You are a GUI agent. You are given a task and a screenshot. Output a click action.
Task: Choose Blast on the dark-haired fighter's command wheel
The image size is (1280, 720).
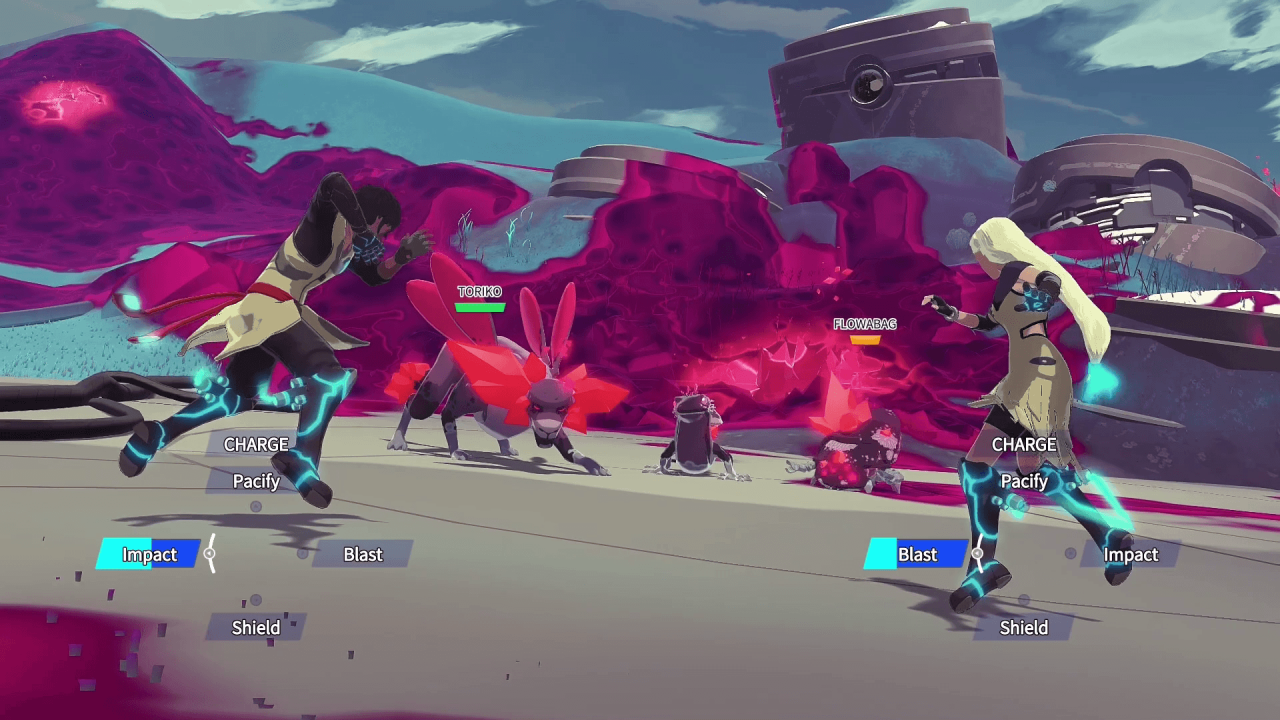point(363,554)
